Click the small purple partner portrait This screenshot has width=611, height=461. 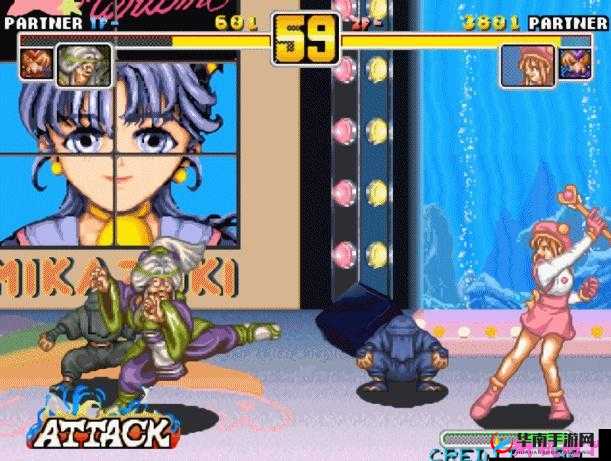coord(572,63)
